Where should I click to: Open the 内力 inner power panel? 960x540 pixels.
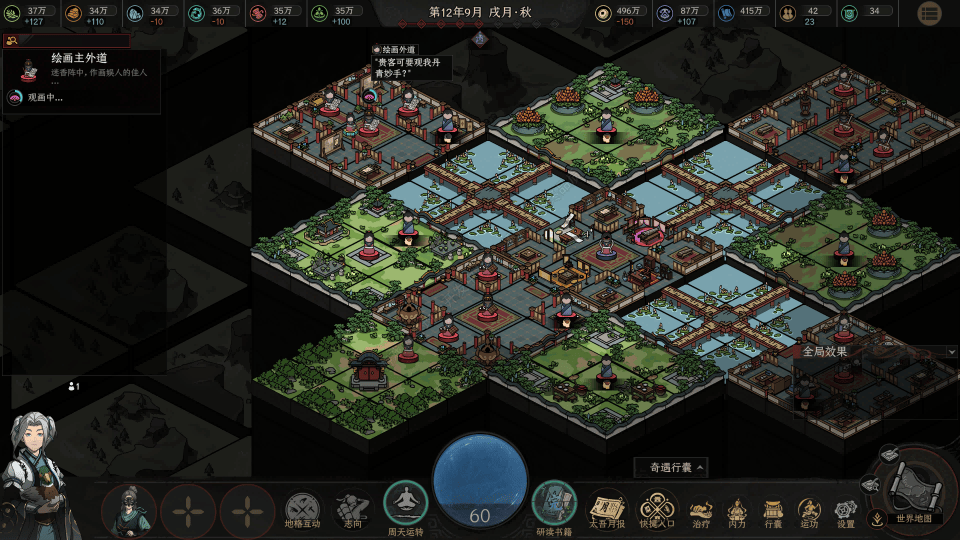(x=737, y=510)
